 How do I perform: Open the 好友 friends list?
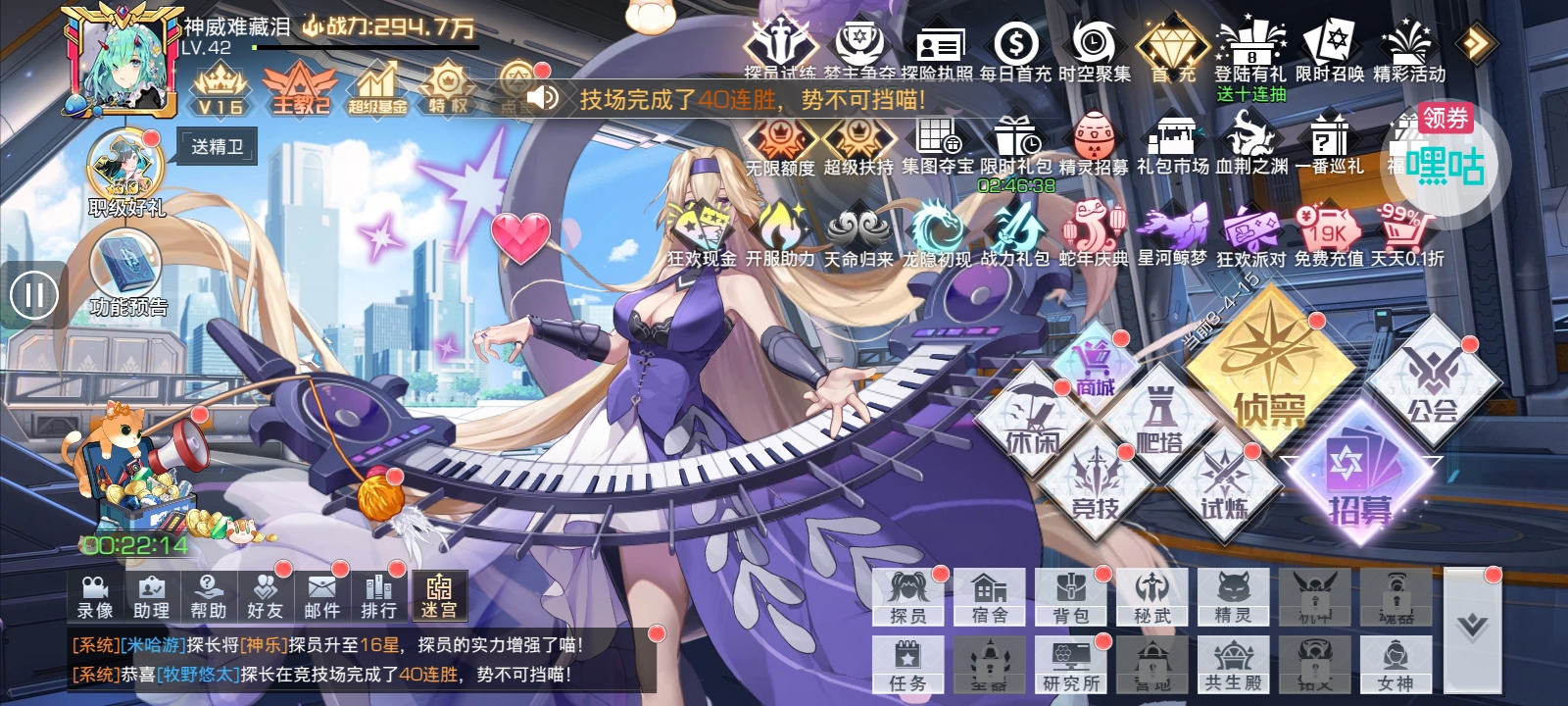tap(265, 595)
